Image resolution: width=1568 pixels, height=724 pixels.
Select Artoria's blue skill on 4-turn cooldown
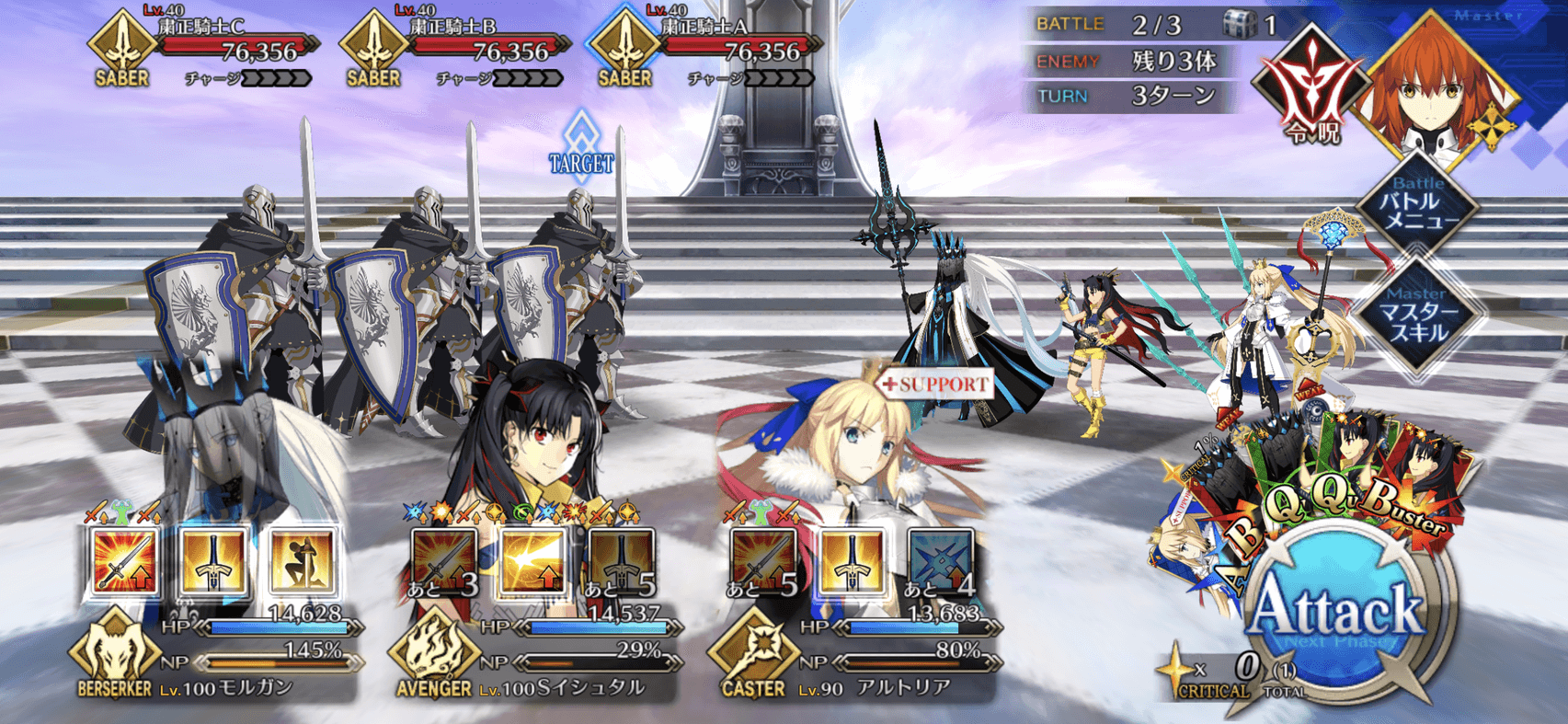coord(941,561)
